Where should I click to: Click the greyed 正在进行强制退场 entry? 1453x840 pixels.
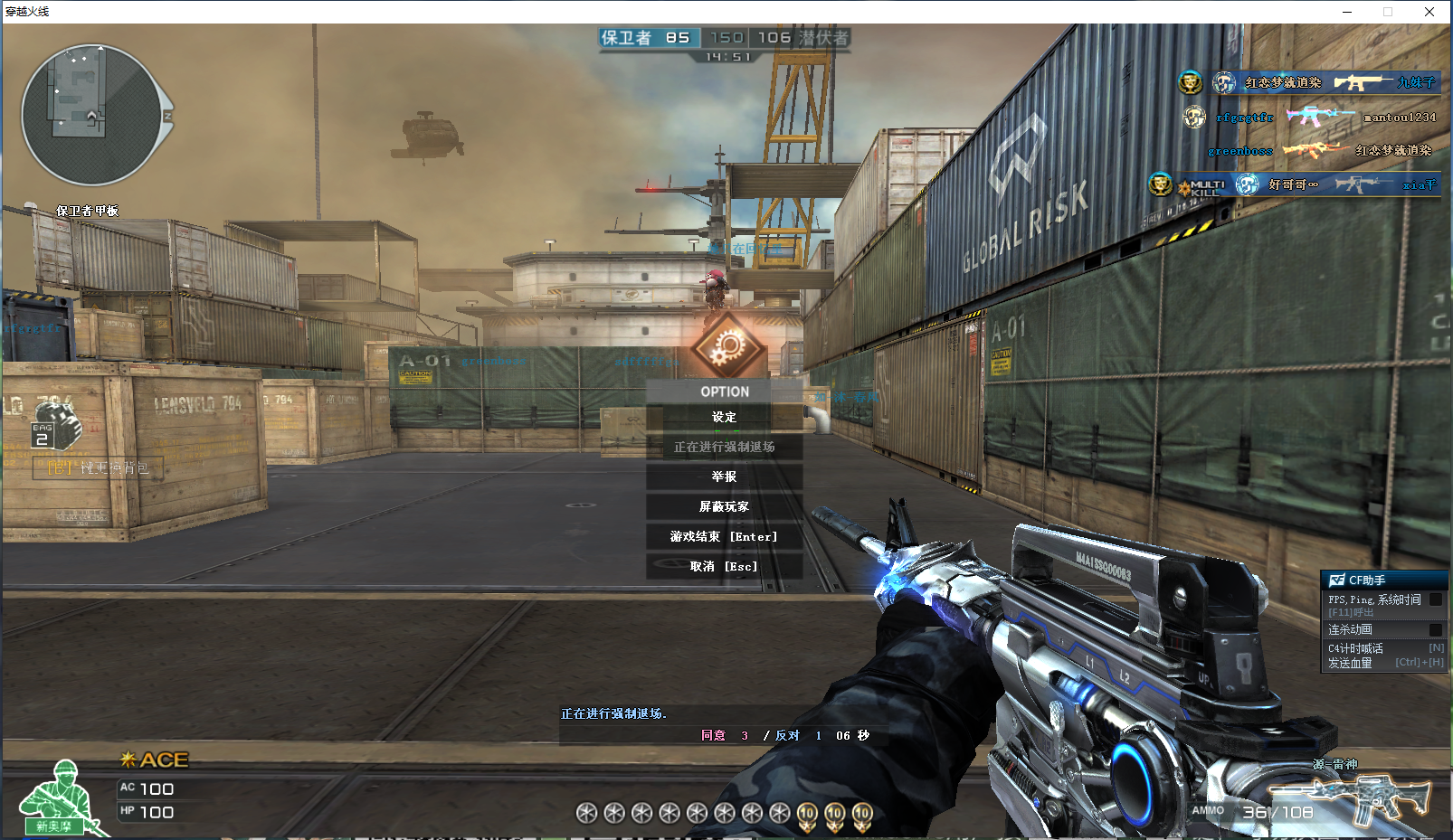[x=724, y=447]
